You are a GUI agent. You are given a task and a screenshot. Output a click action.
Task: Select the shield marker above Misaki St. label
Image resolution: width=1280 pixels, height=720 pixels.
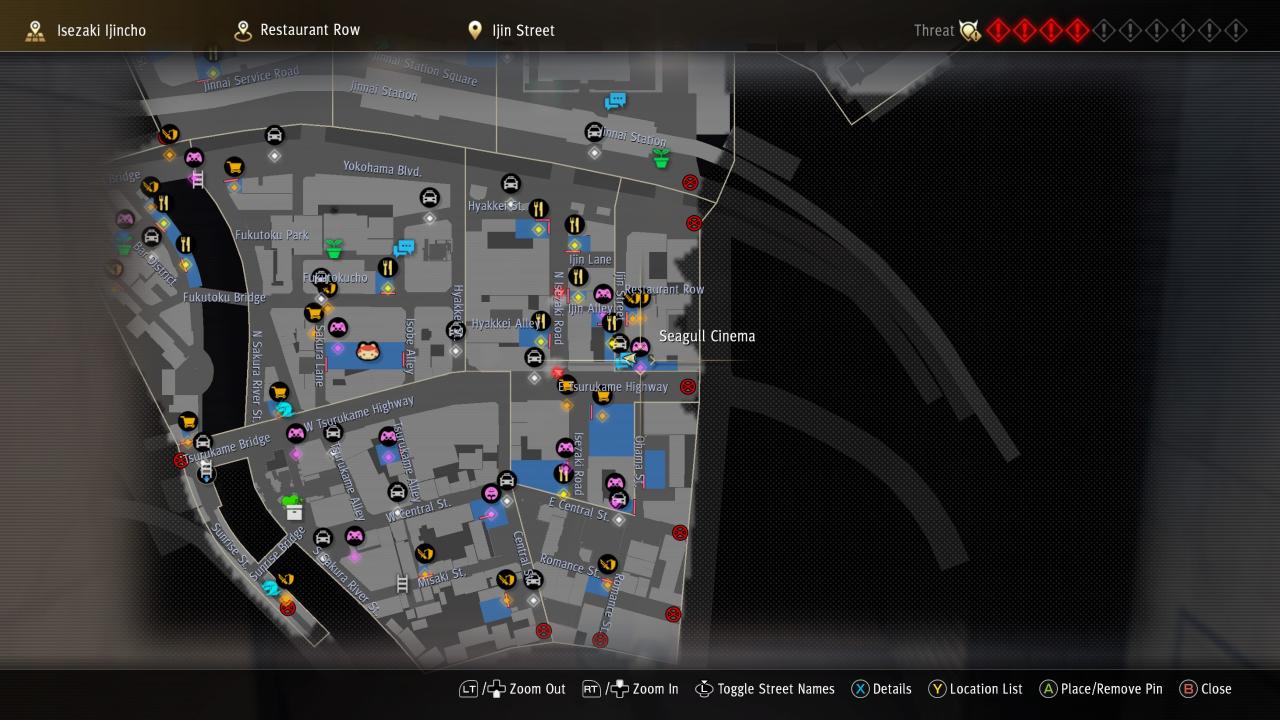click(425, 553)
